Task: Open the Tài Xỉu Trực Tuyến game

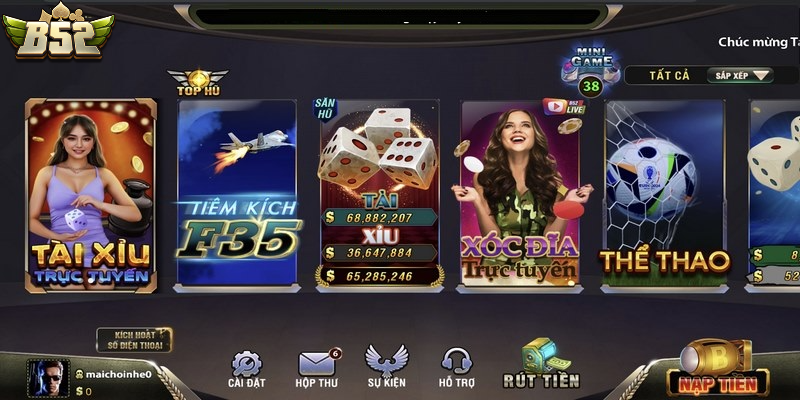Action: tap(91, 195)
